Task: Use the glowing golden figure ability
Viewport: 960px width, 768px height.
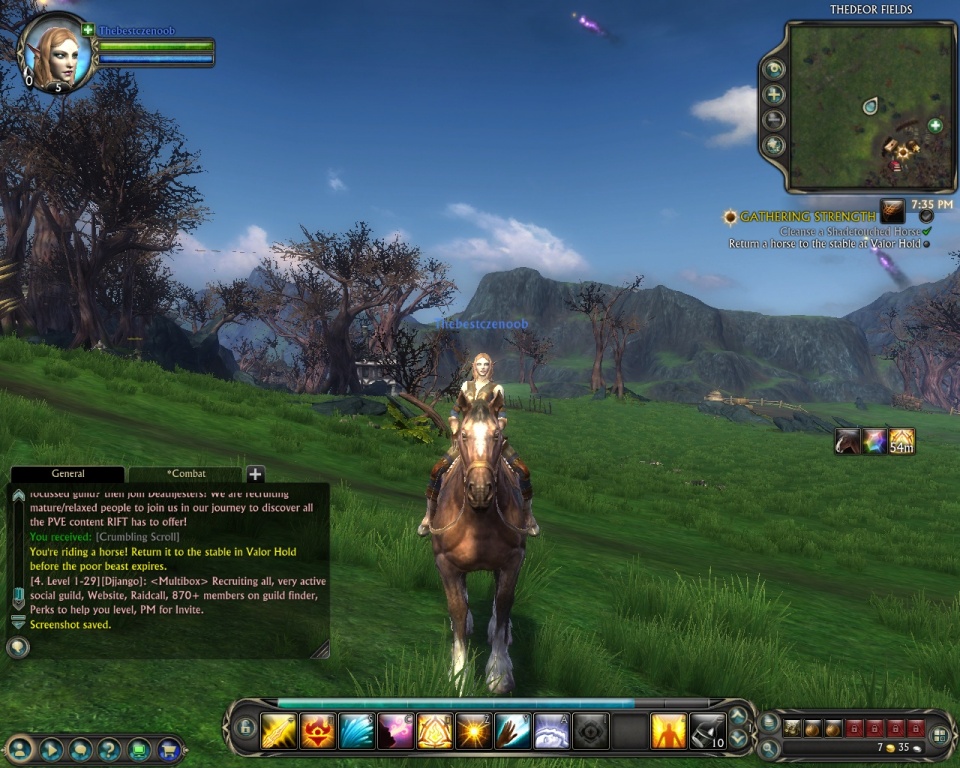Action: (668, 730)
